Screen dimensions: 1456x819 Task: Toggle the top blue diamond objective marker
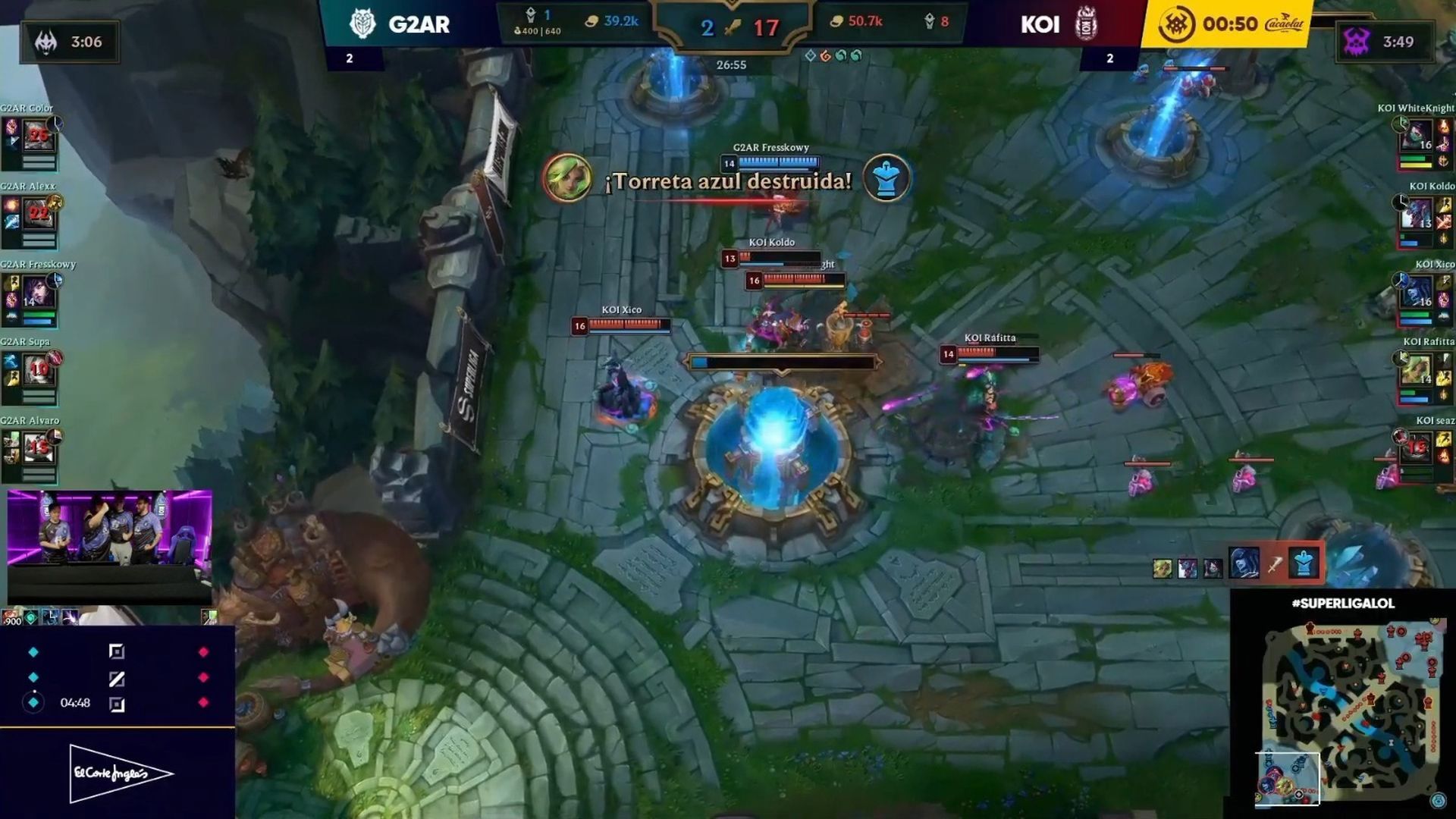(32, 651)
